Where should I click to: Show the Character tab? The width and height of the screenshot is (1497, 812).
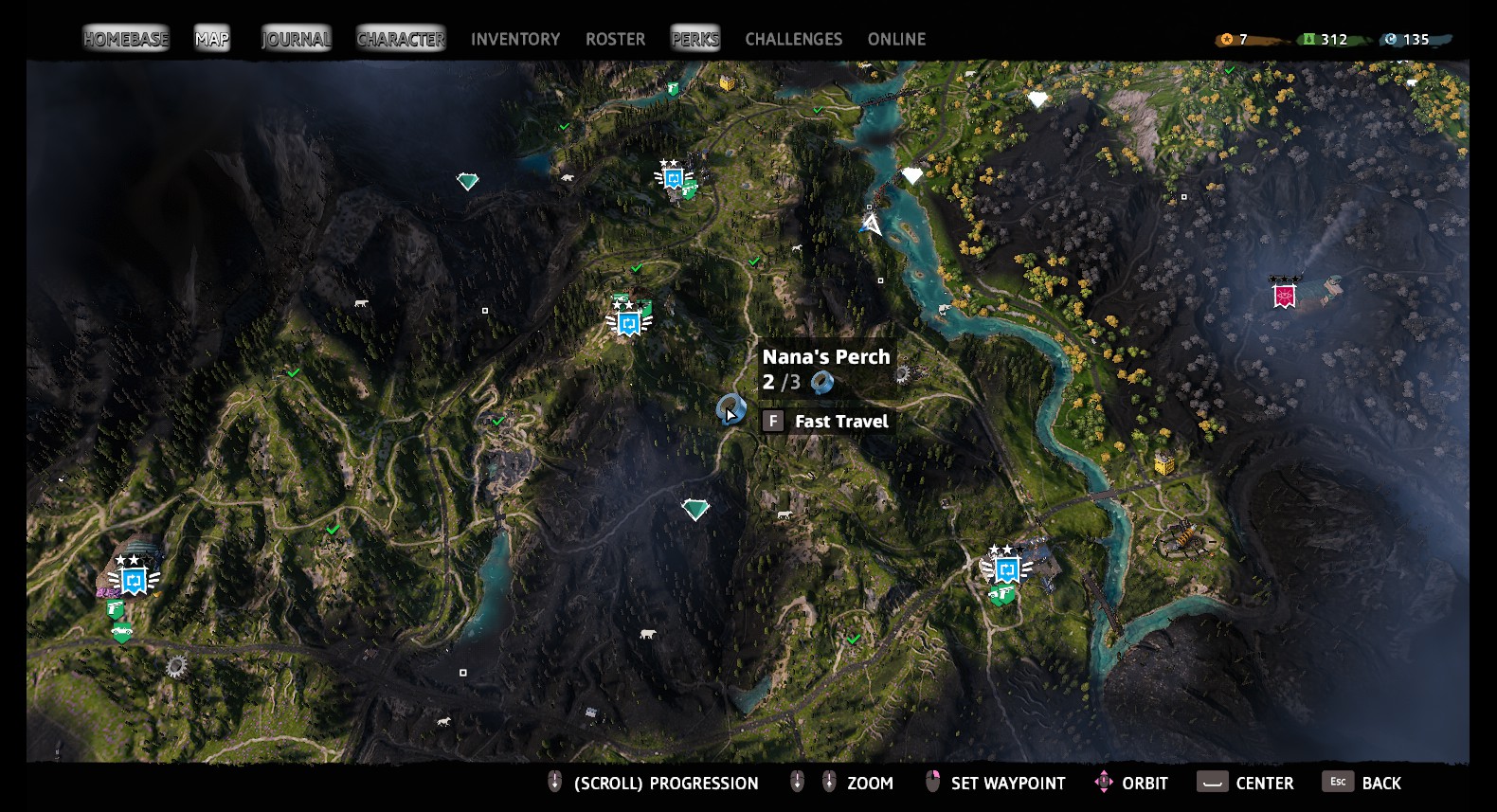[401, 39]
